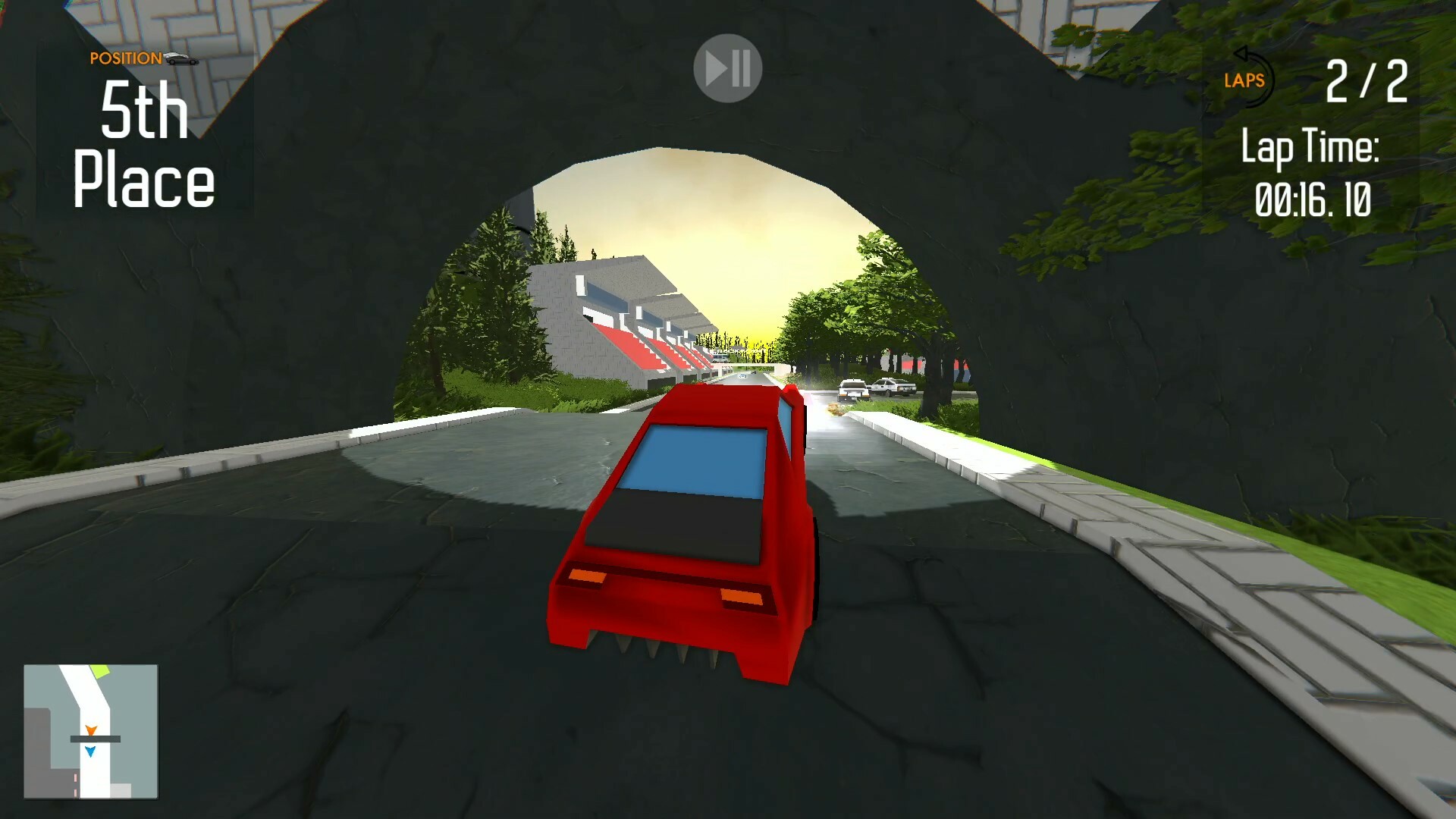
Task: Click the pause/play icon at top center
Action: click(726, 67)
